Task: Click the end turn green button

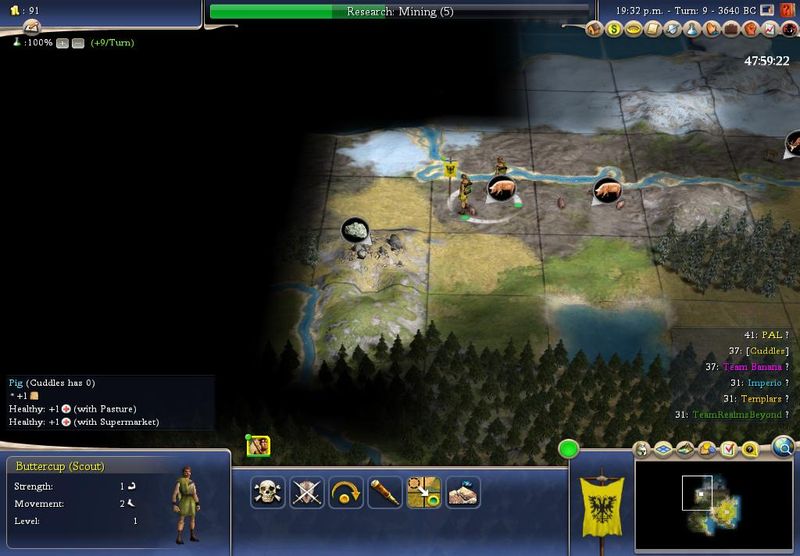Action: point(569,450)
